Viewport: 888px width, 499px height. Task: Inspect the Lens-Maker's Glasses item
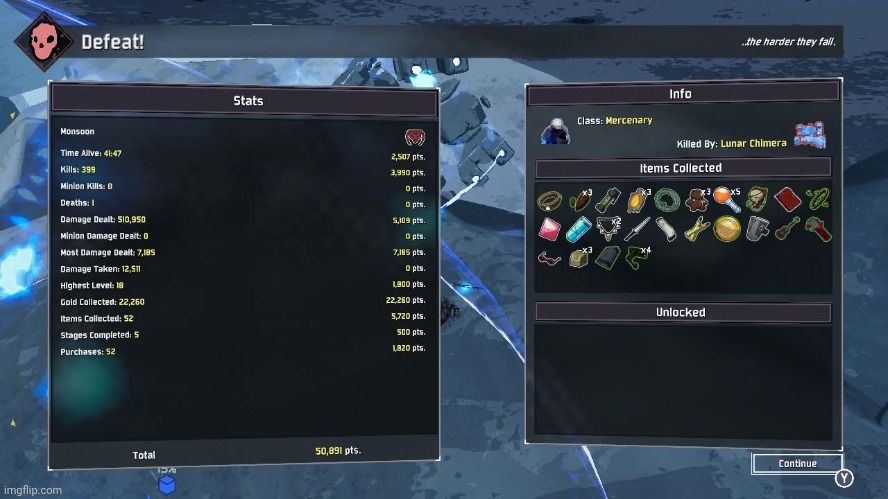(x=549, y=259)
